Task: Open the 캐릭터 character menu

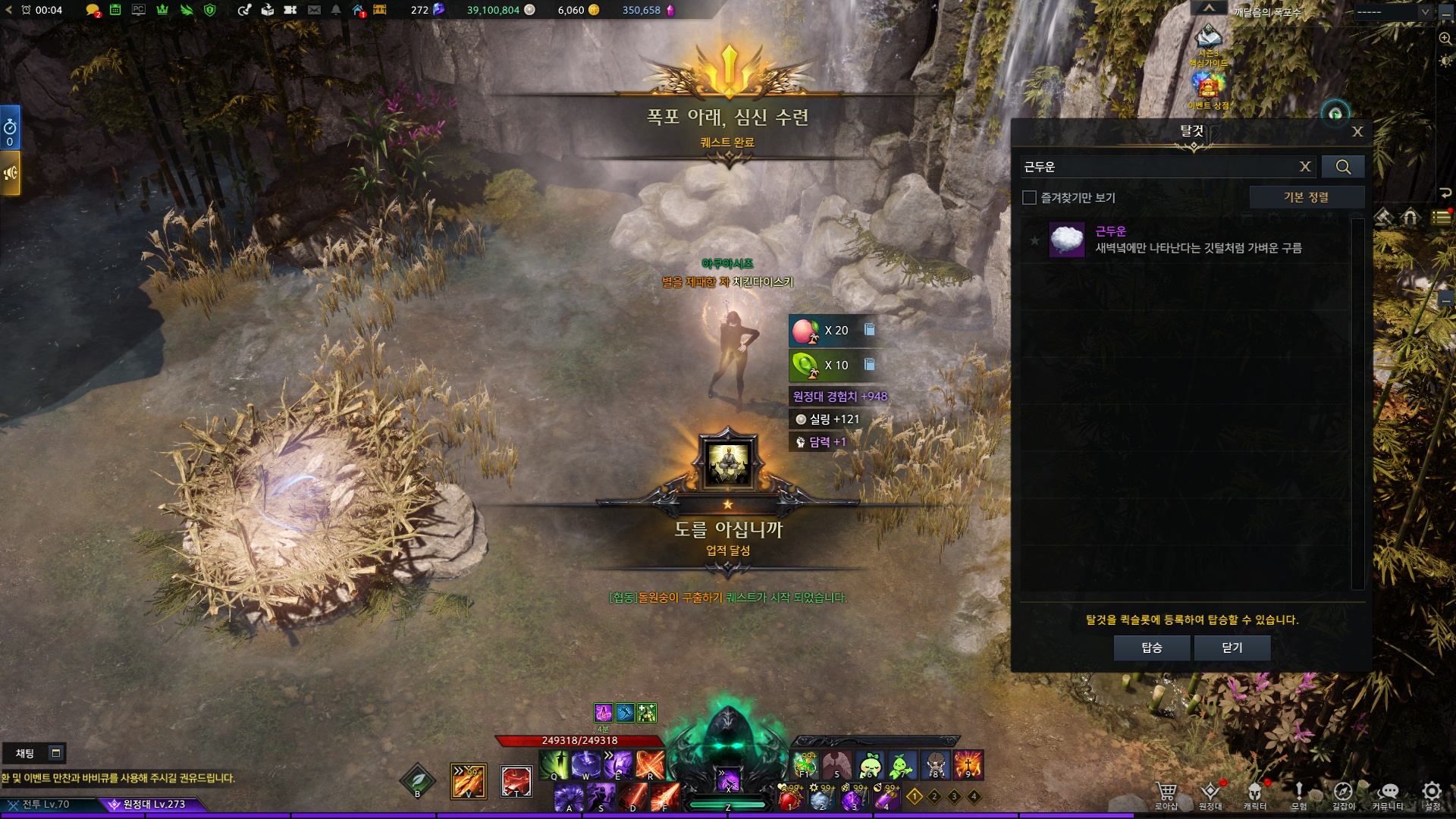Action: 1255,795
